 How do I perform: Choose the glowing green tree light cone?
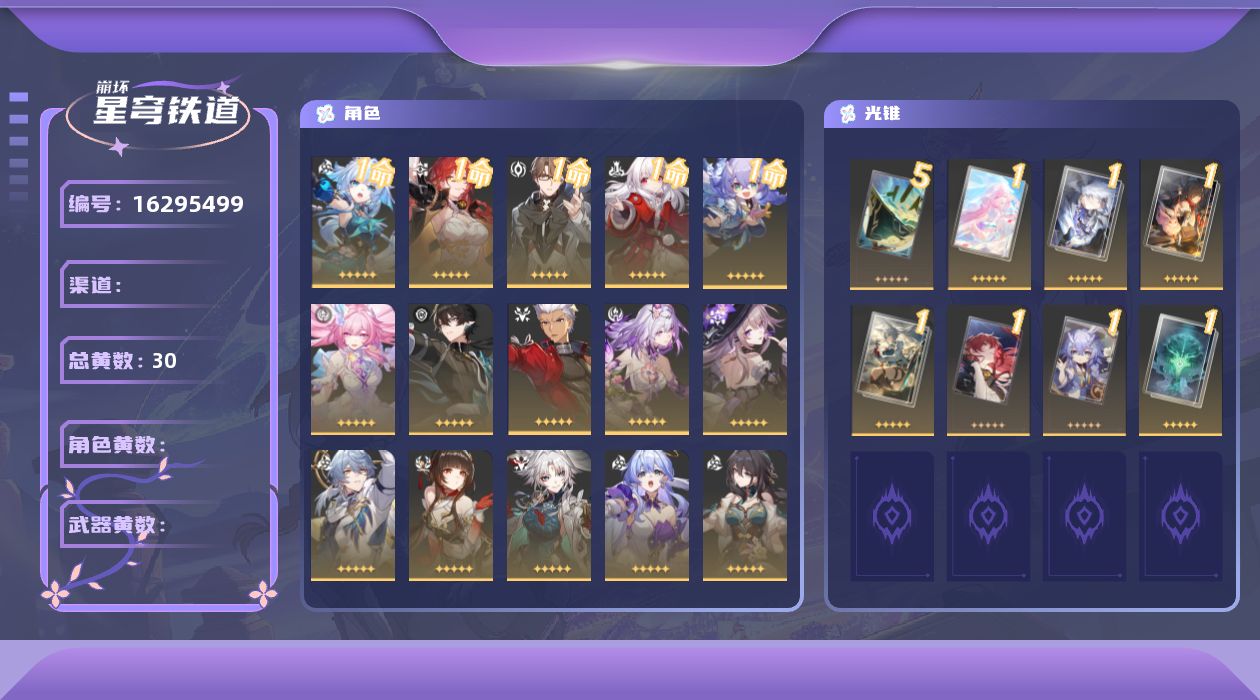1181,370
